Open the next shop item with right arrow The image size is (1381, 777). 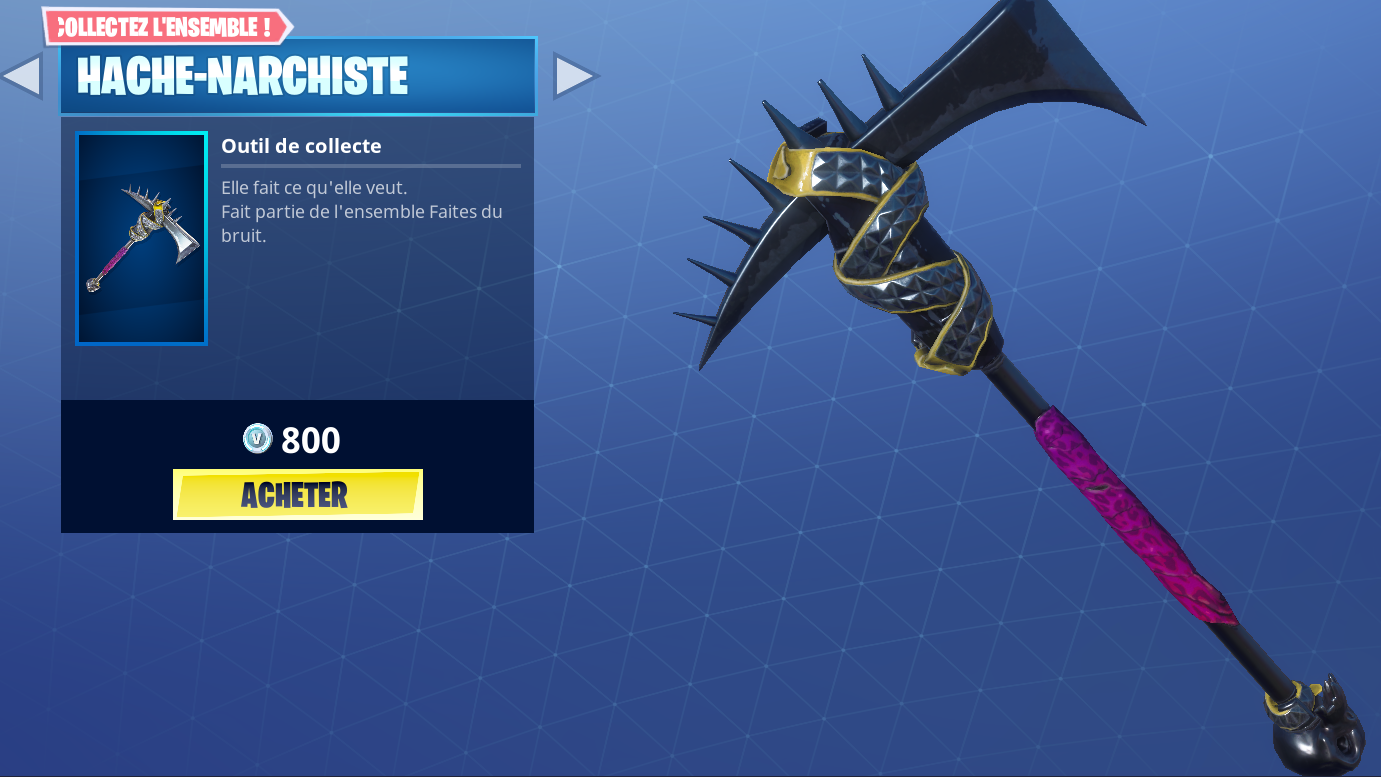click(x=575, y=75)
